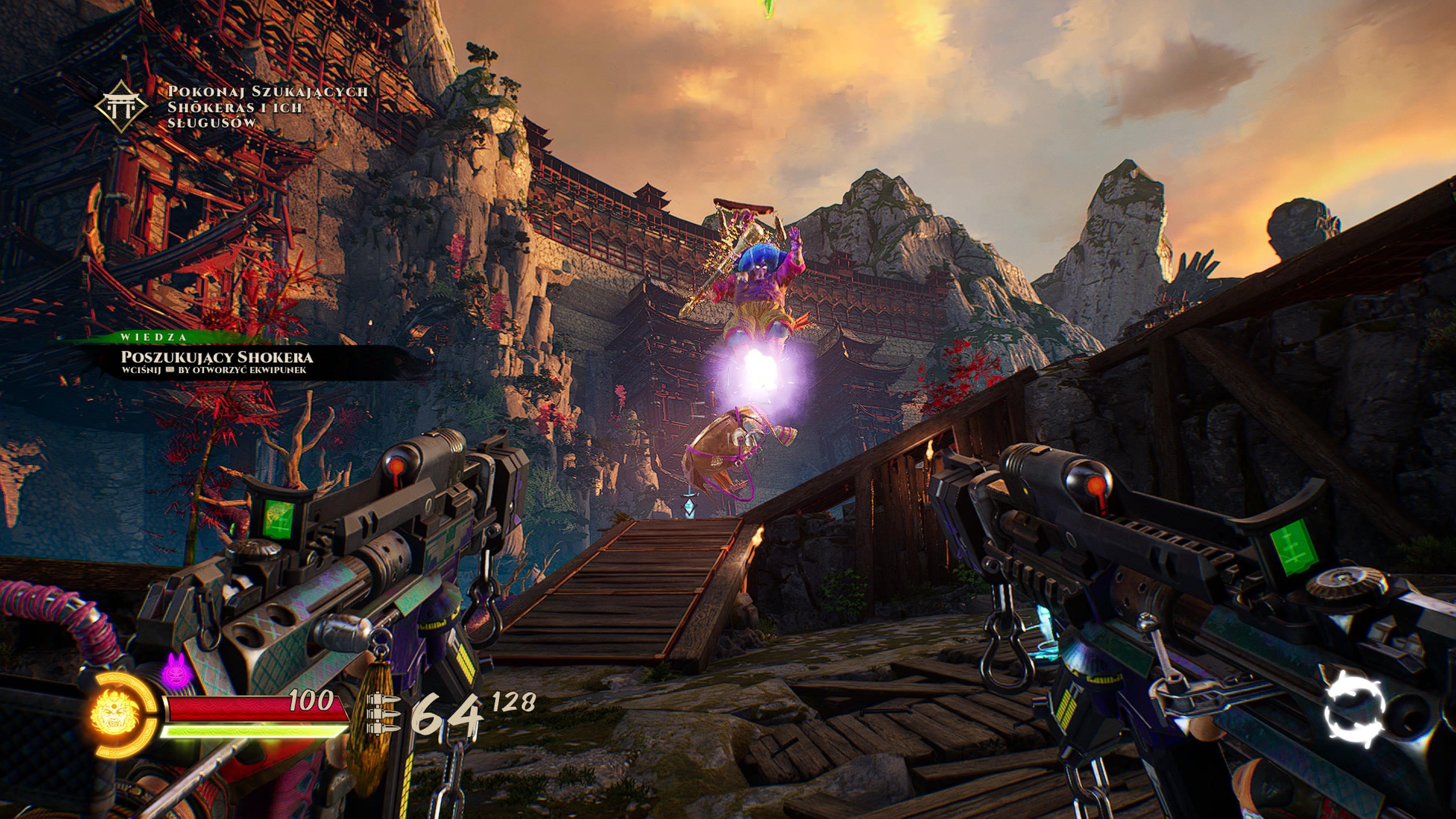
Task: Click the torii gate objective icon
Action: [x=121, y=106]
